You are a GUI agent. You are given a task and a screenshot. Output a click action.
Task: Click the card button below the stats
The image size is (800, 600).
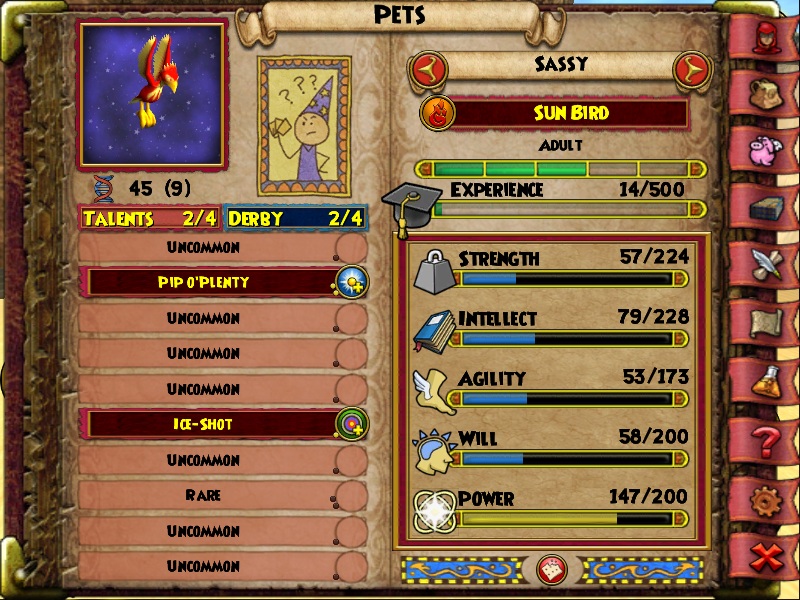(x=552, y=569)
